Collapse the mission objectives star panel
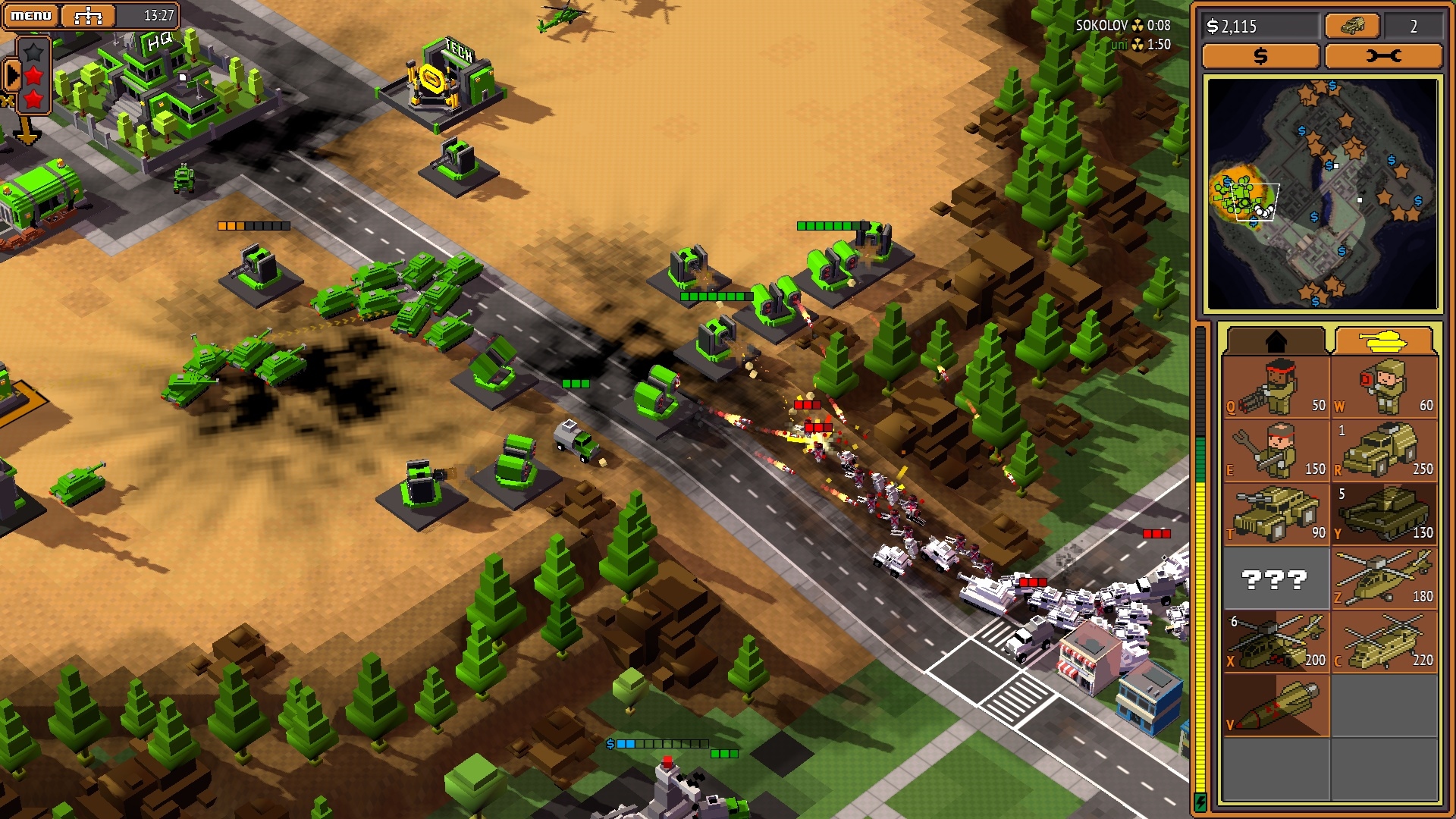 click(13, 74)
